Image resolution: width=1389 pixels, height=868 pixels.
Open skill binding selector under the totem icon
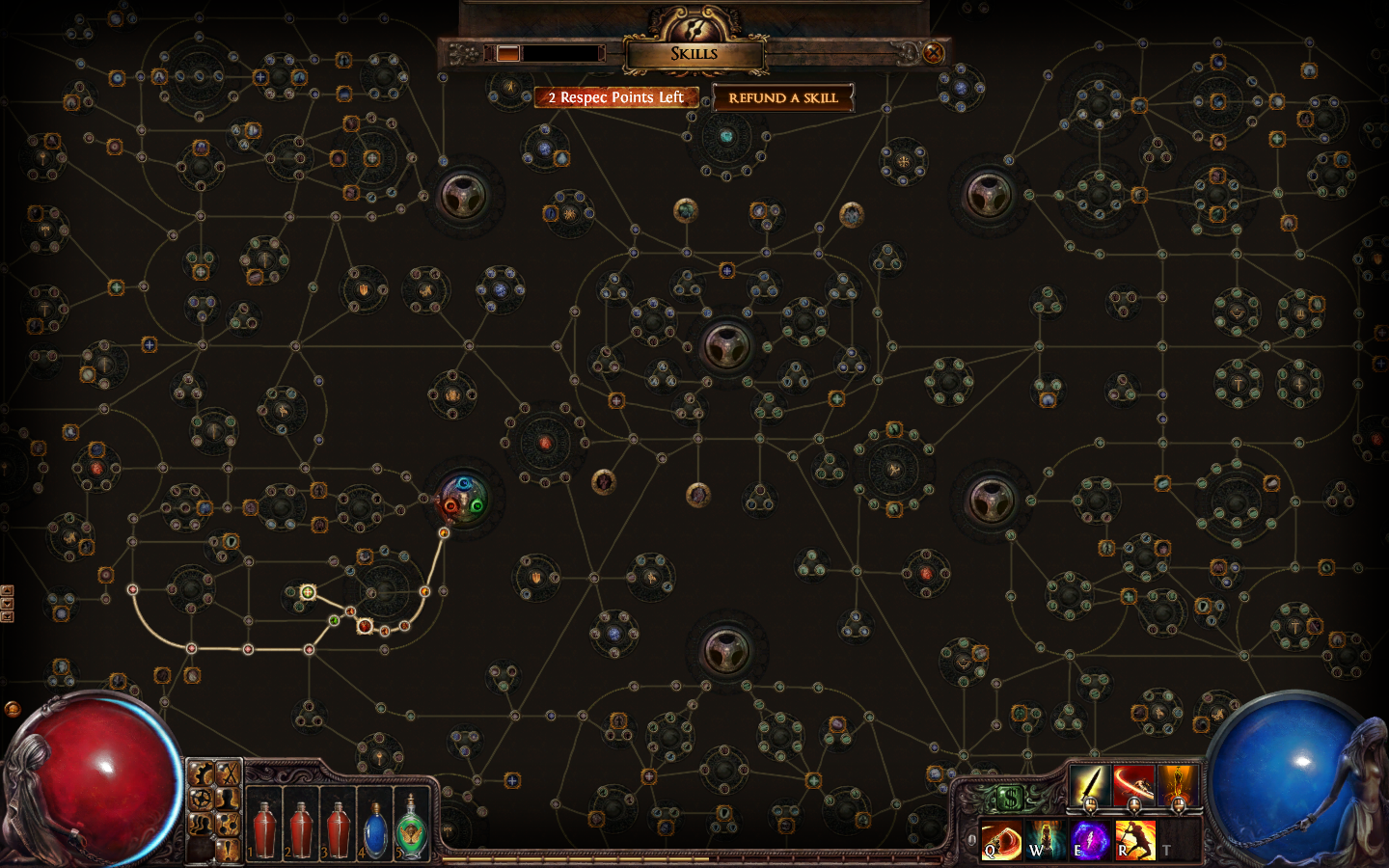1179,805
